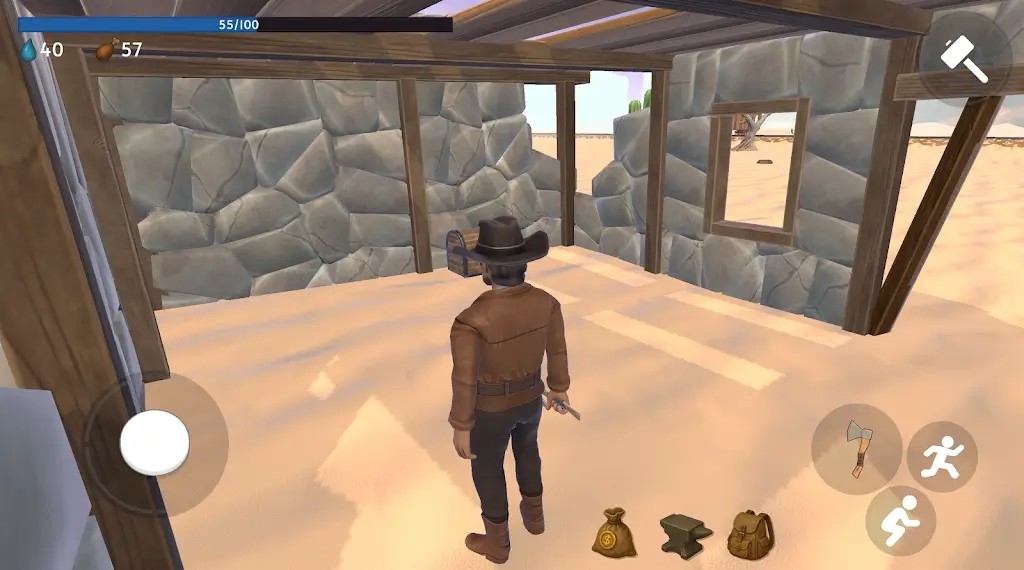Image resolution: width=1024 pixels, height=570 pixels.
Task: Tap the axe attack button
Action: 856,448
